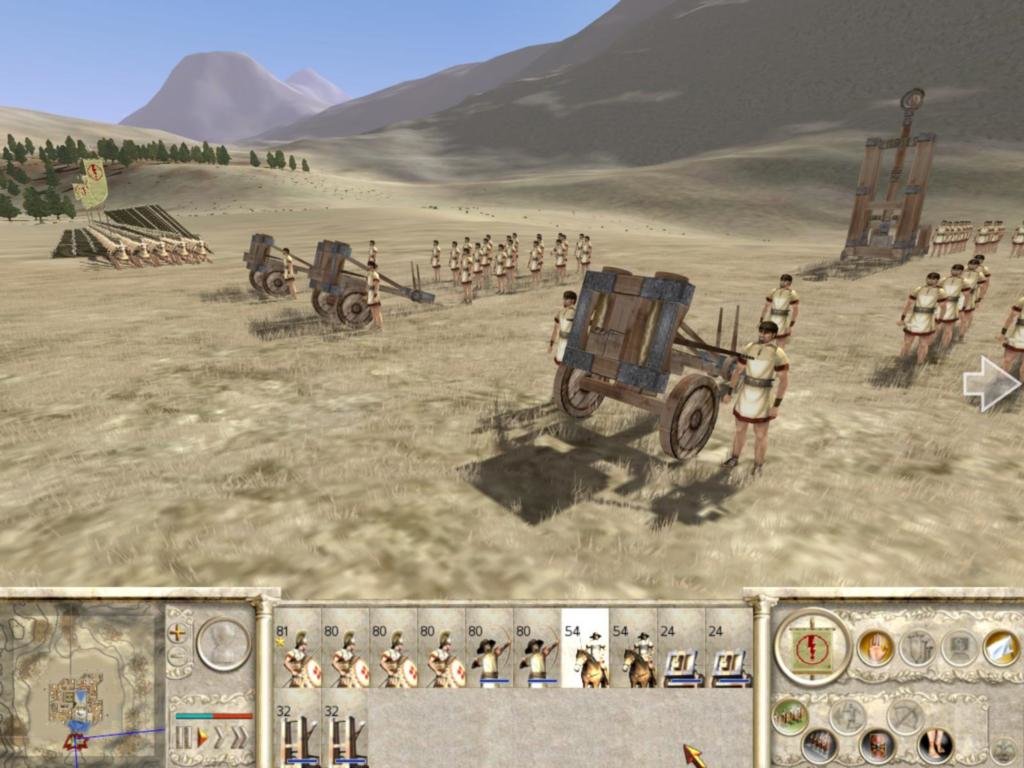Pause the battle
Screen dimensions: 1024x768
click(184, 739)
